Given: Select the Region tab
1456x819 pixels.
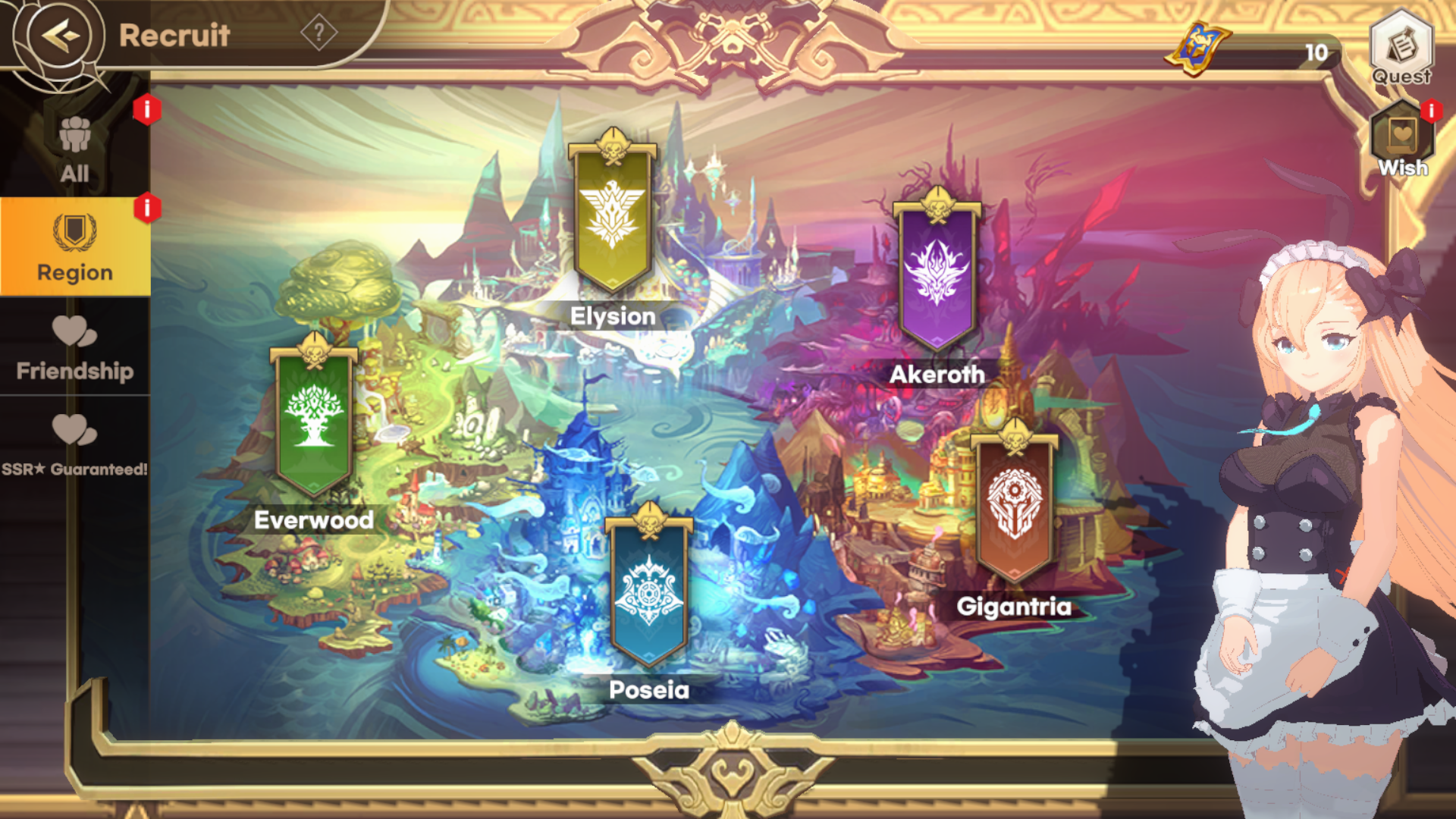Looking at the screenshot, I should (x=74, y=247).
